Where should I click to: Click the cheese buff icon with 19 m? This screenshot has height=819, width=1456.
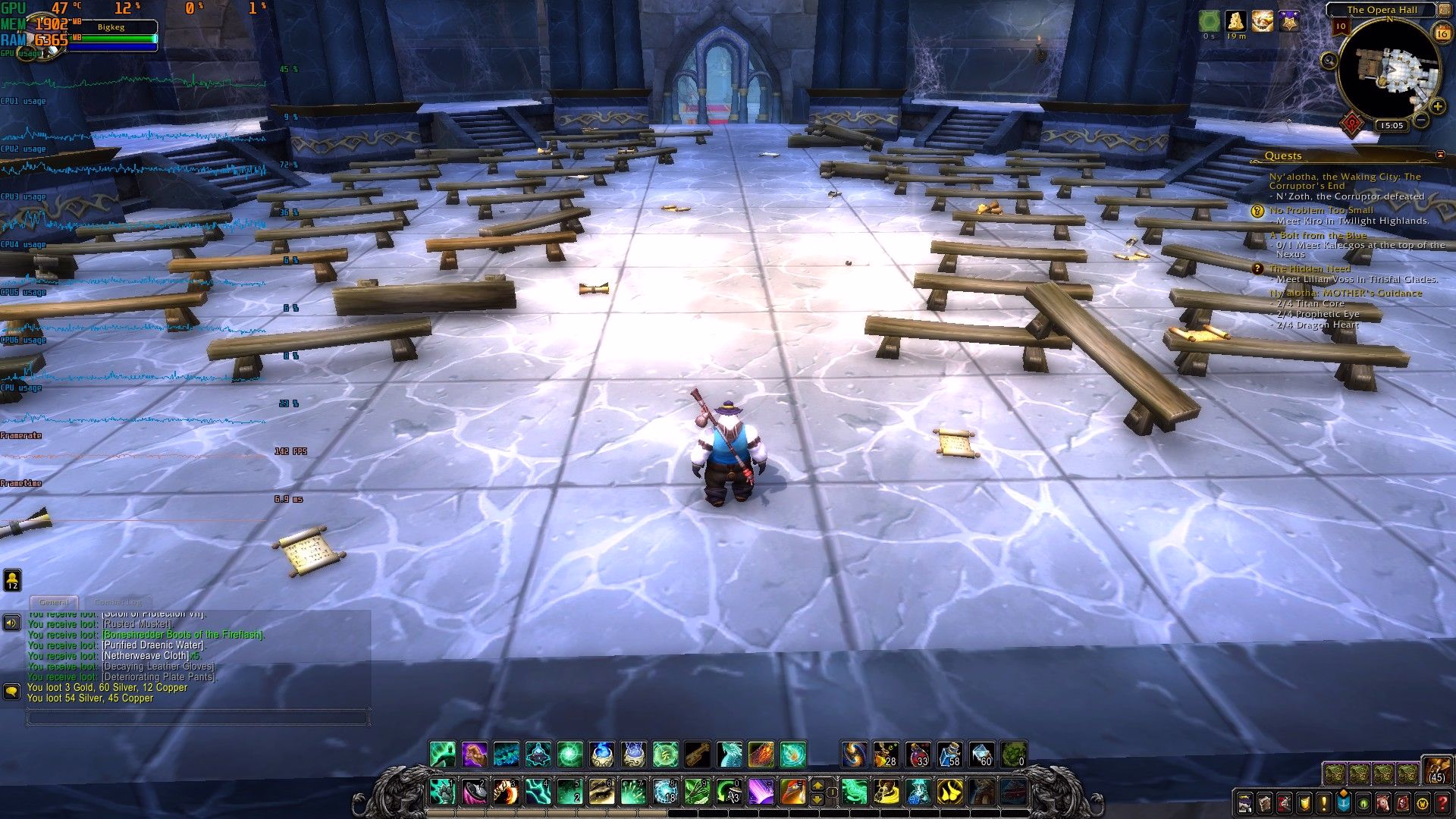click(x=1236, y=21)
